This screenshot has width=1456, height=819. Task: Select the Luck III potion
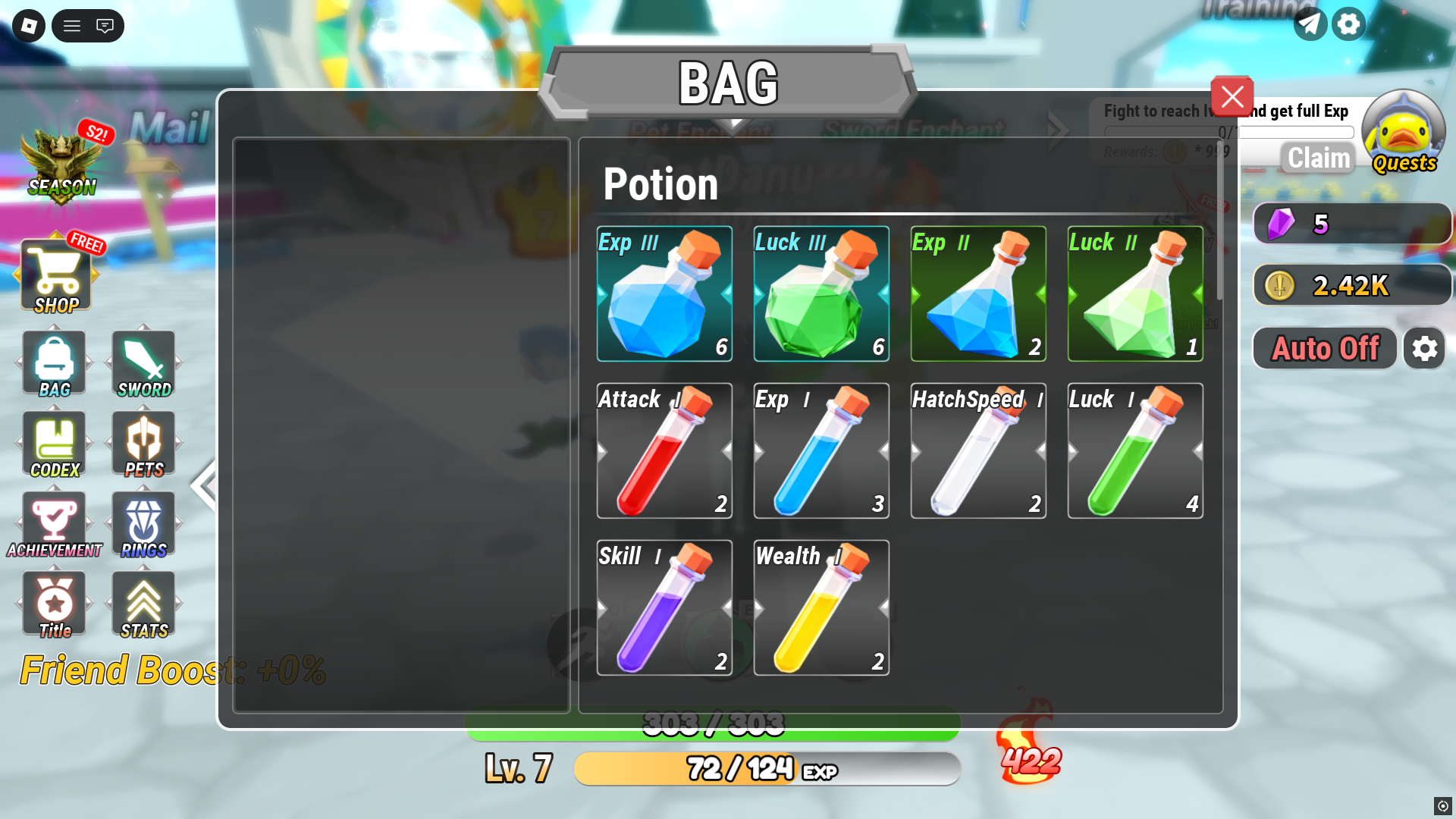[x=821, y=293]
